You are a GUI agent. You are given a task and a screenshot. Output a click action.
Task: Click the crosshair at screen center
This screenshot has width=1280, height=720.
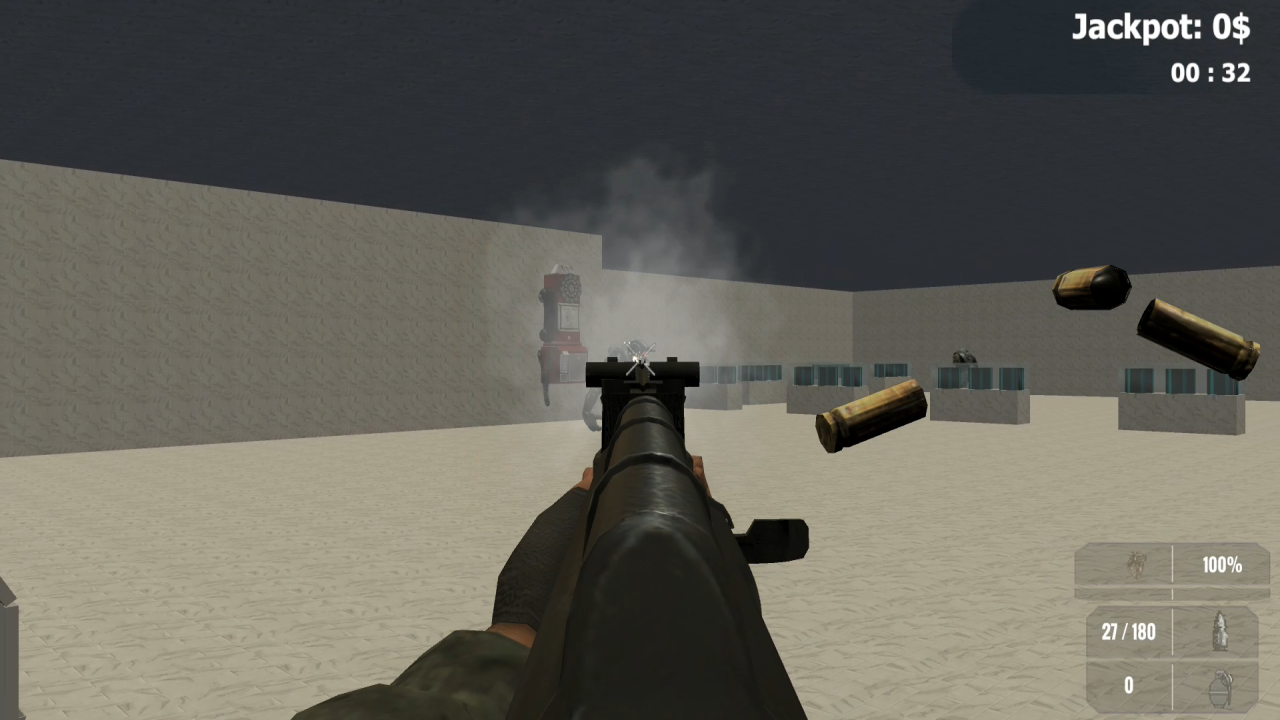[x=638, y=360]
